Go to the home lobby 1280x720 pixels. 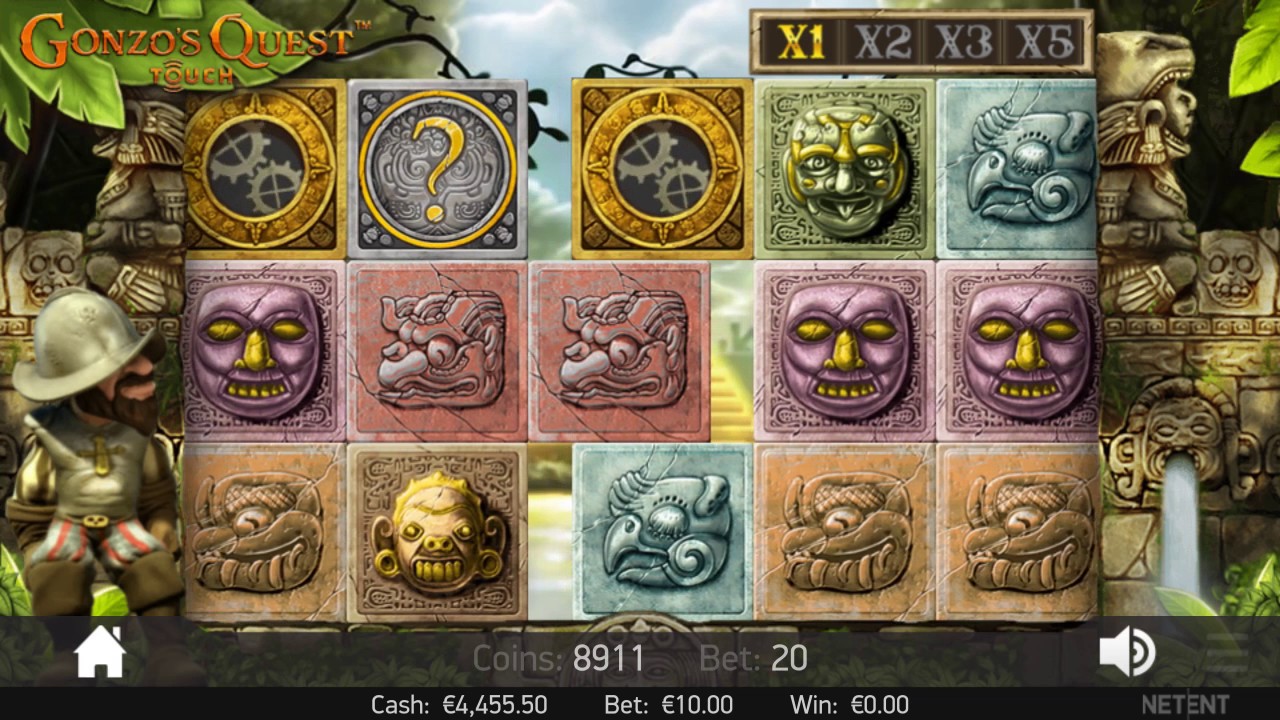click(x=101, y=653)
